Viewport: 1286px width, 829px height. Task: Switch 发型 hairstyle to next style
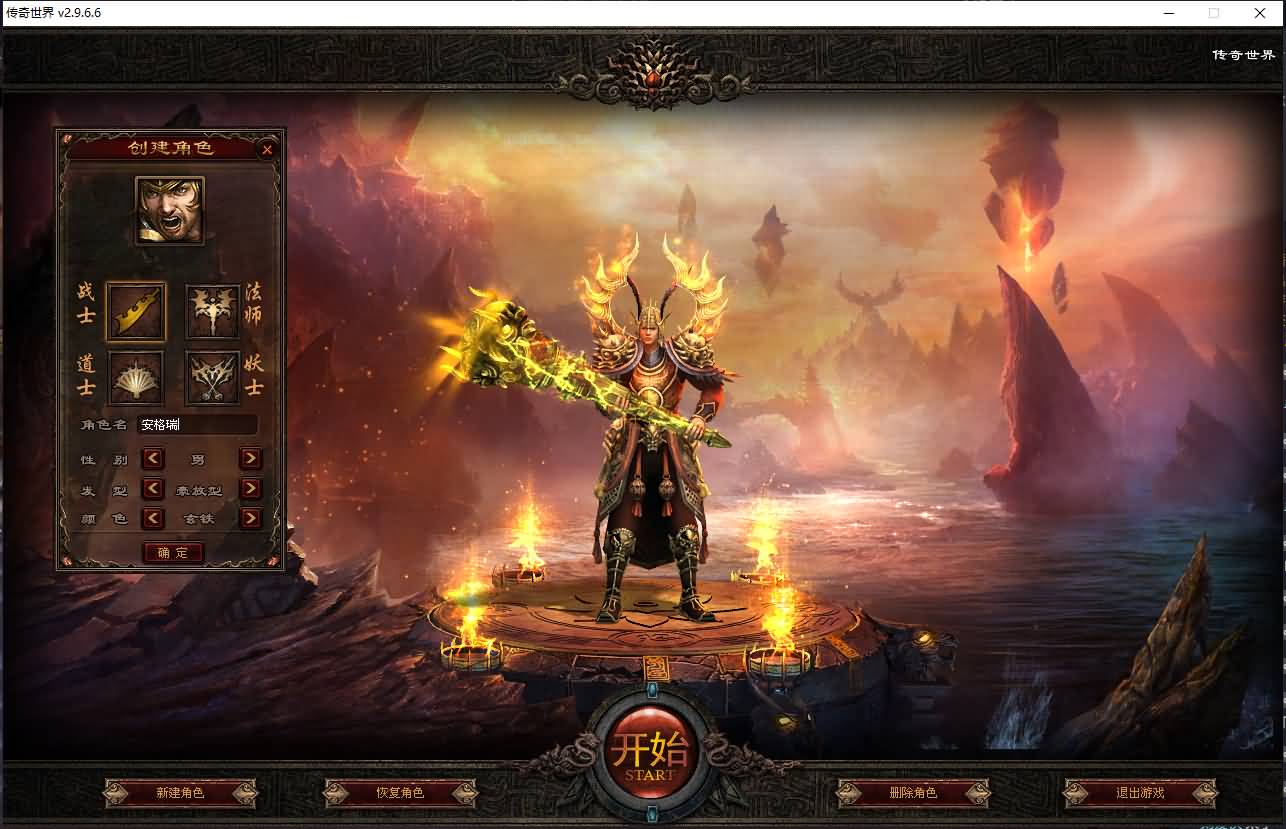[x=249, y=490]
